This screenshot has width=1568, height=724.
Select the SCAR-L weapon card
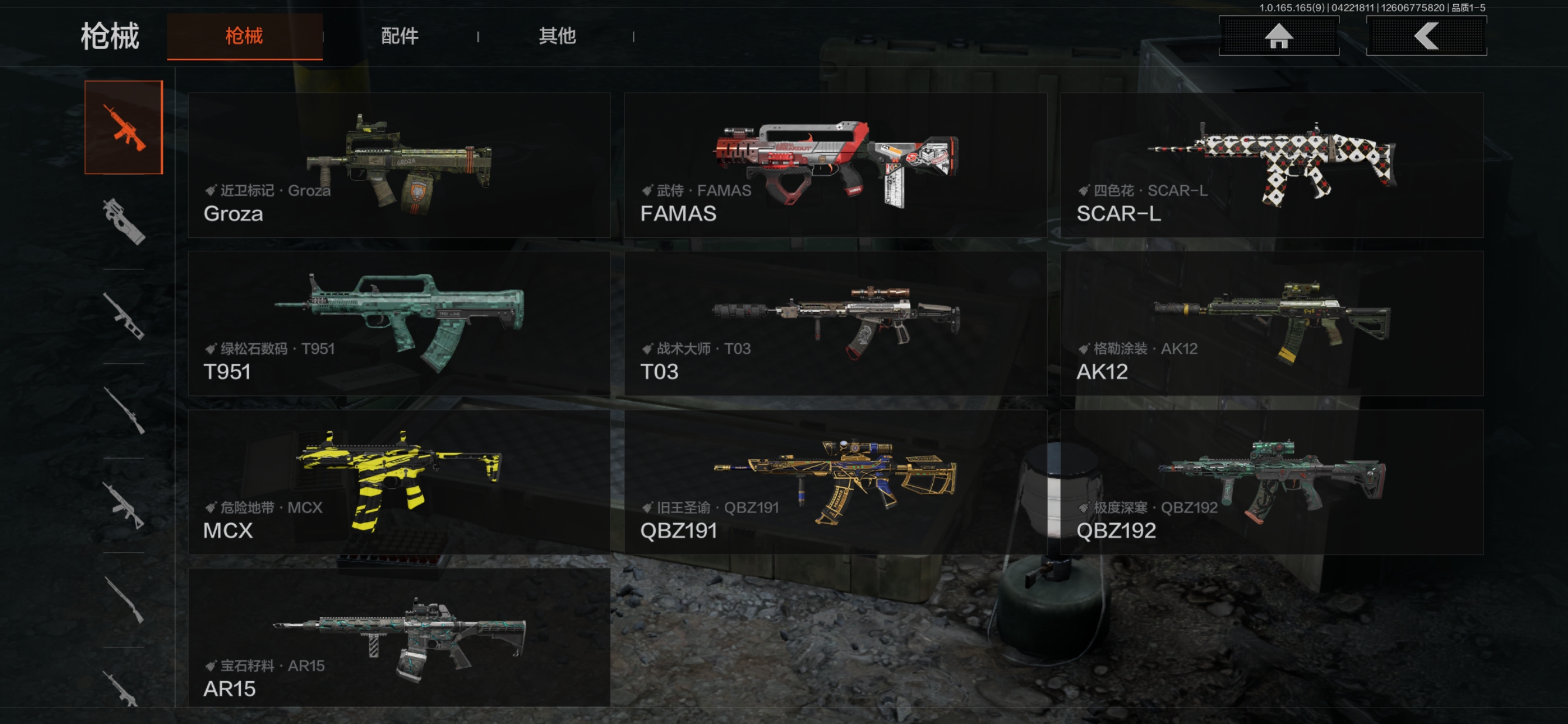(1271, 165)
